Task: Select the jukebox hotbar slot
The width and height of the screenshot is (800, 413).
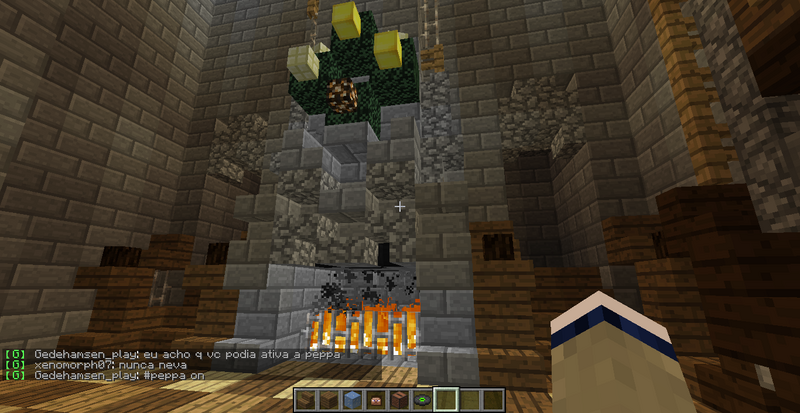Action: click(x=399, y=400)
